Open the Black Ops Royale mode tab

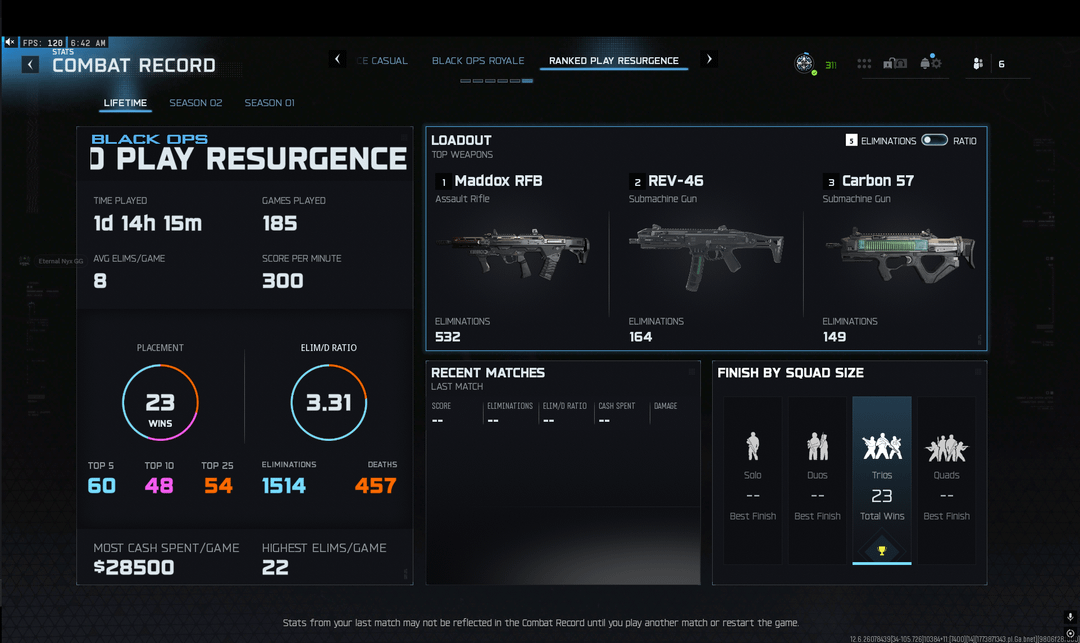(x=478, y=61)
